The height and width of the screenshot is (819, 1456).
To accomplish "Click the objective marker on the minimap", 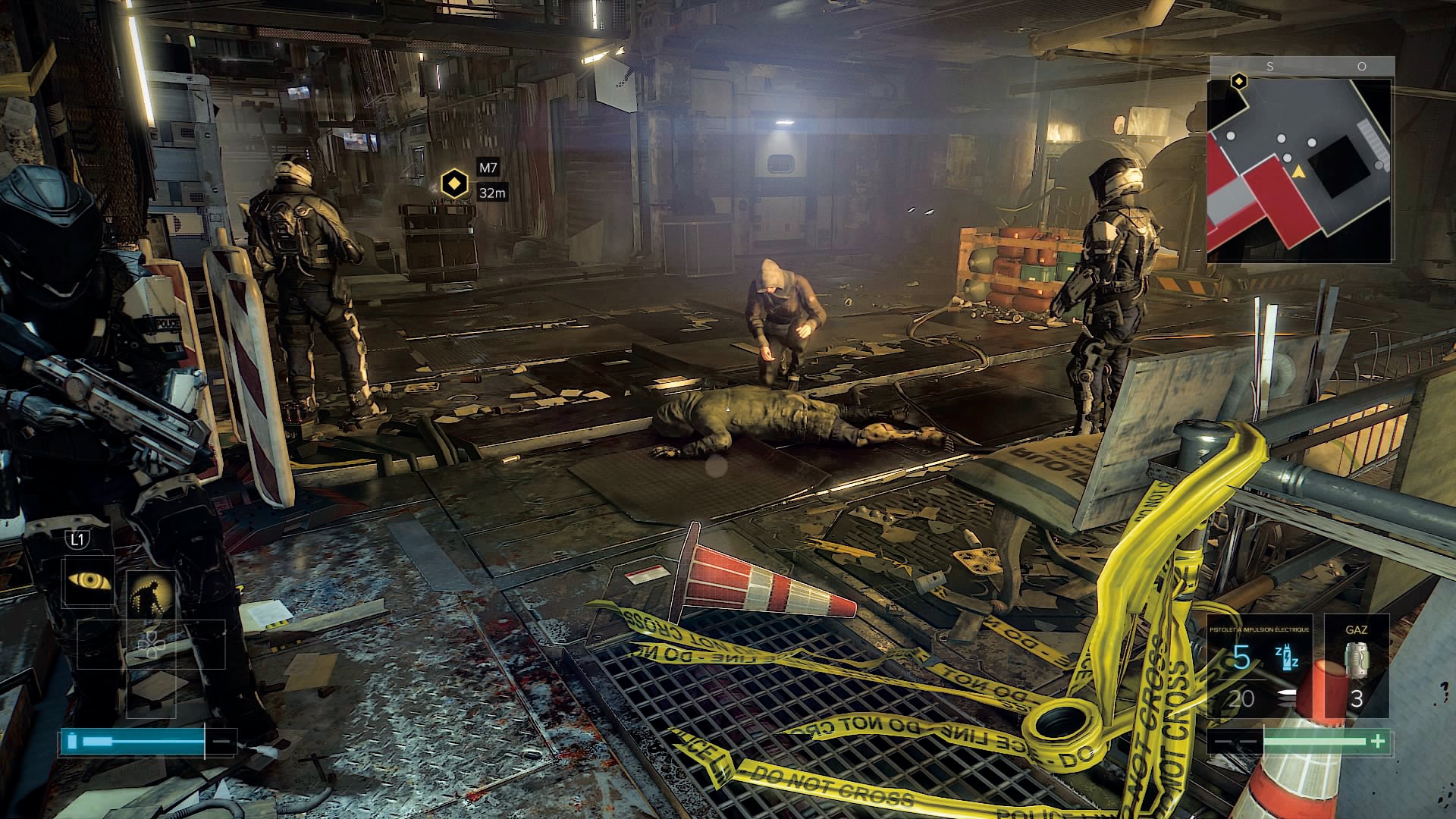I will click(1238, 81).
